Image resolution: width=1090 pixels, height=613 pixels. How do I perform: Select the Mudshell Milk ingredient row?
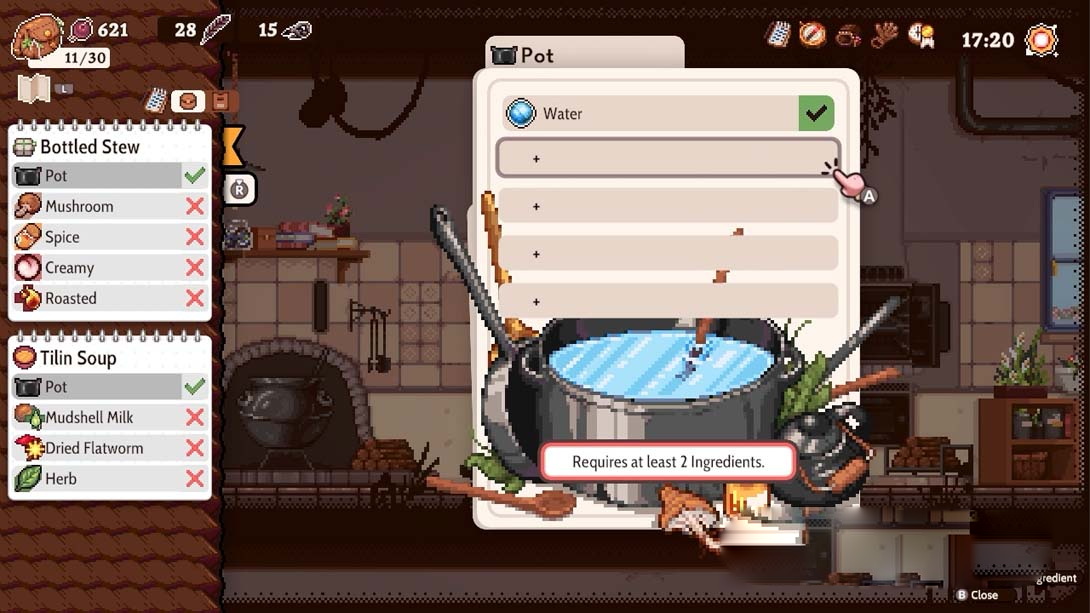click(110, 417)
